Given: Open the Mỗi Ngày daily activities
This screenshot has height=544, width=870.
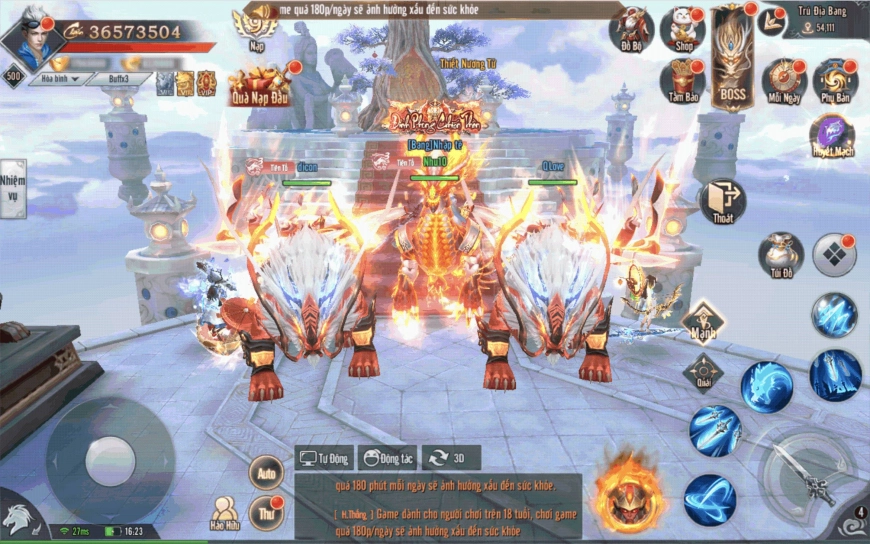Looking at the screenshot, I should pos(784,82).
